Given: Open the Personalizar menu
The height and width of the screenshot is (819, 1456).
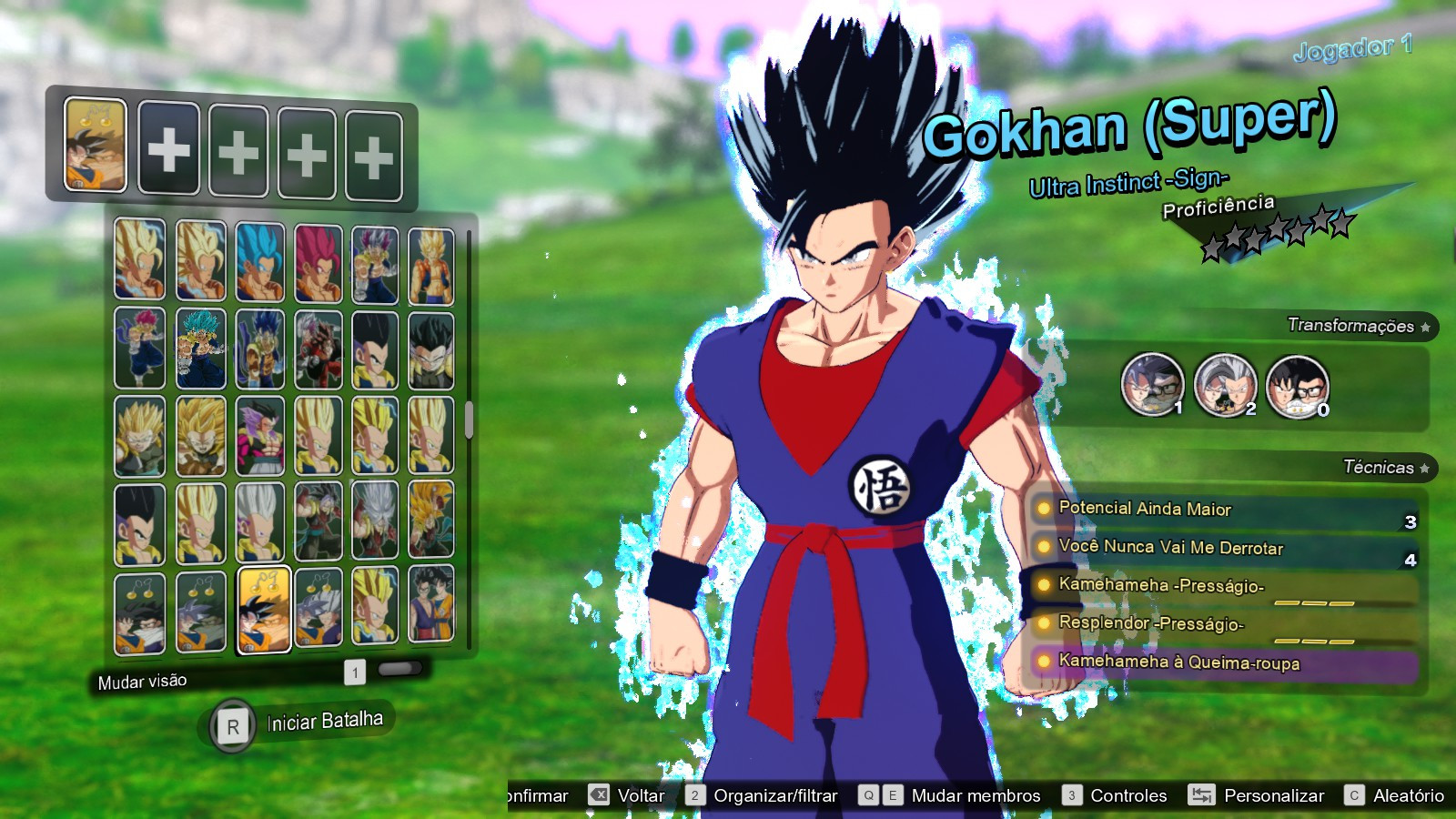Looking at the screenshot, I should 1272,795.
